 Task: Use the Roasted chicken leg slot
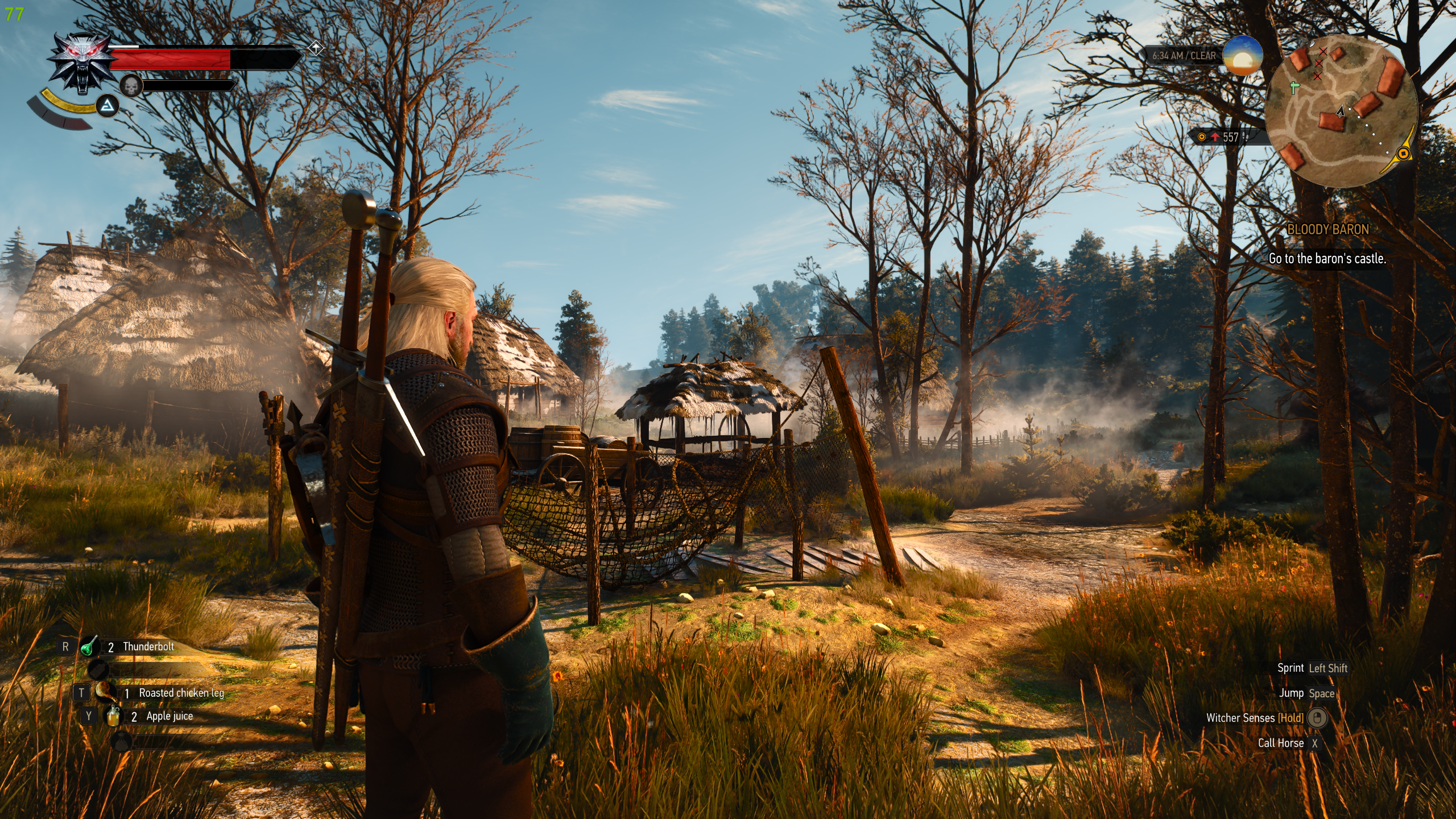pyautogui.click(x=106, y=693)
